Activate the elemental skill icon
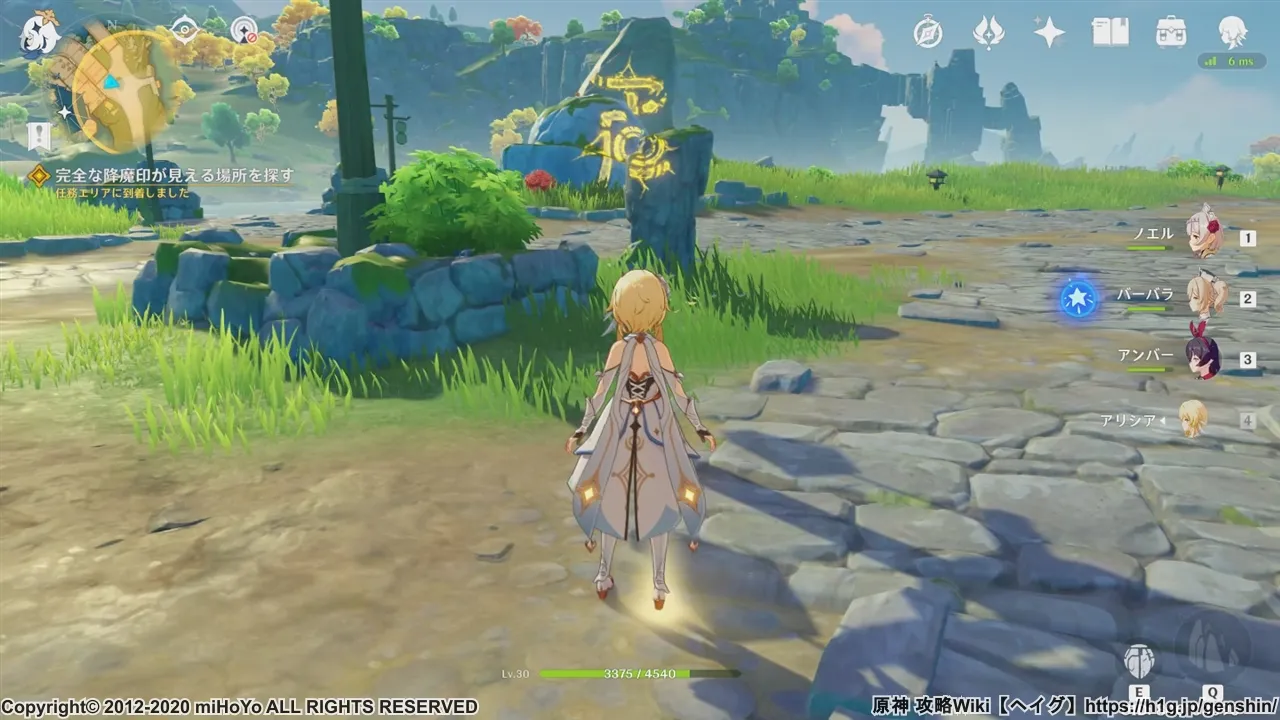This screenshot has height=720, width=1280. (1139, 660)
